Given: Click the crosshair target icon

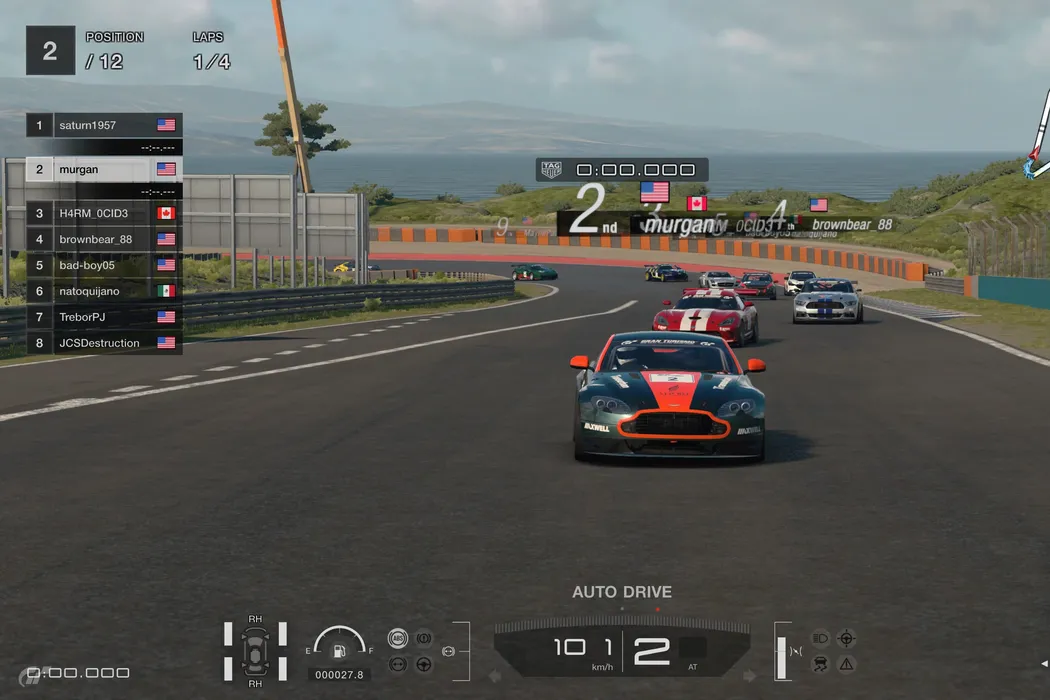Looking at the screenshot, I should pyautogui.click(x=847, y=638).
